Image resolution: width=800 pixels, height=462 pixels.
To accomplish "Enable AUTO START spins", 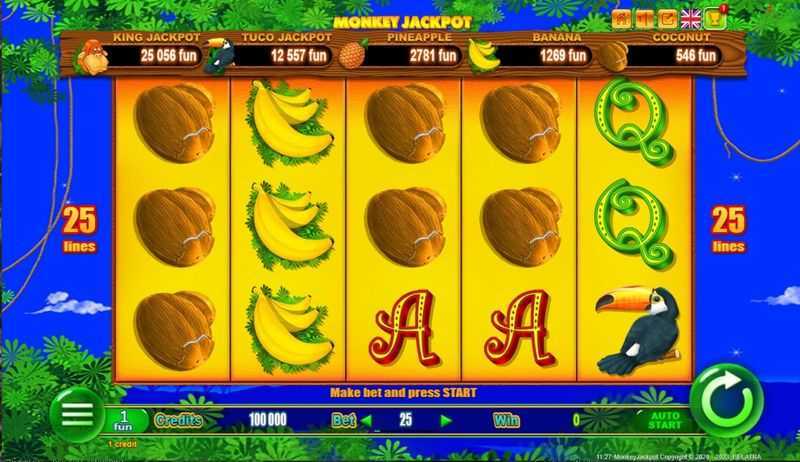I will click(665, 420).
